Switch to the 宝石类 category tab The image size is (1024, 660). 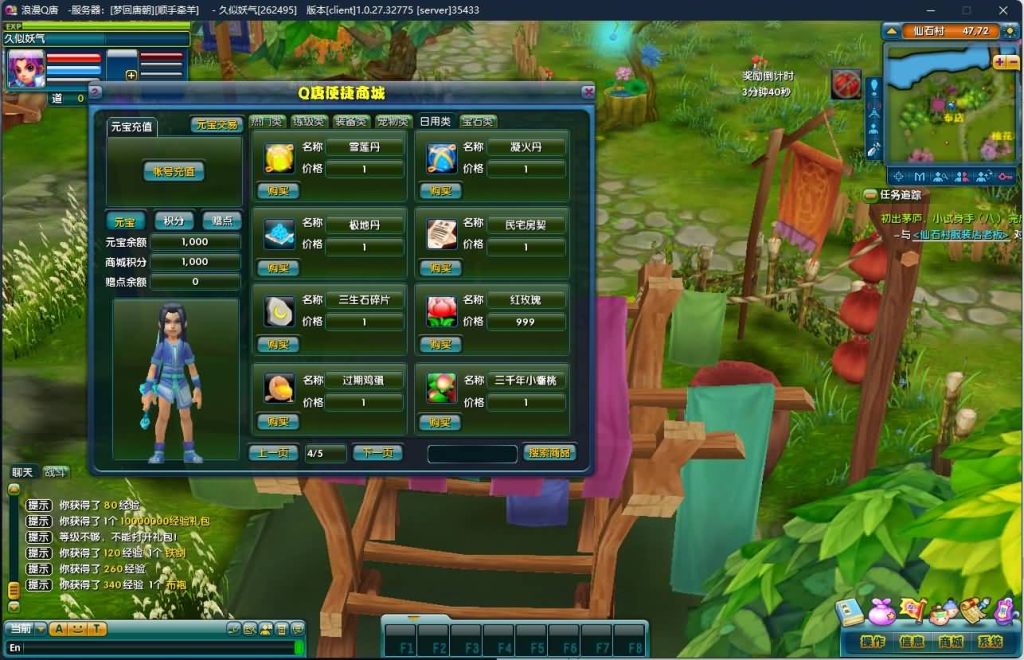coord(478,122)
